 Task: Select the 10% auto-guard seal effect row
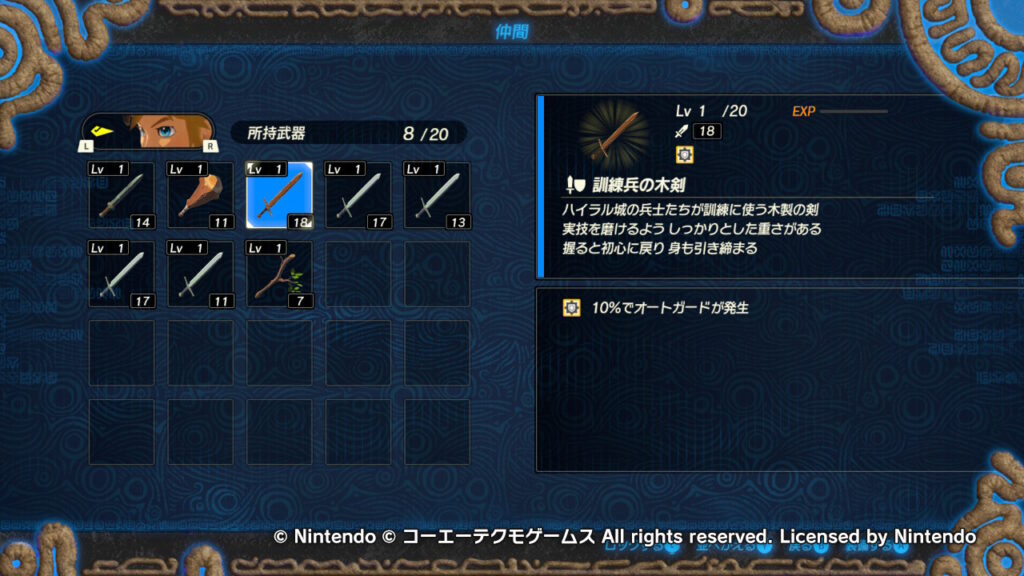(660, 308)
